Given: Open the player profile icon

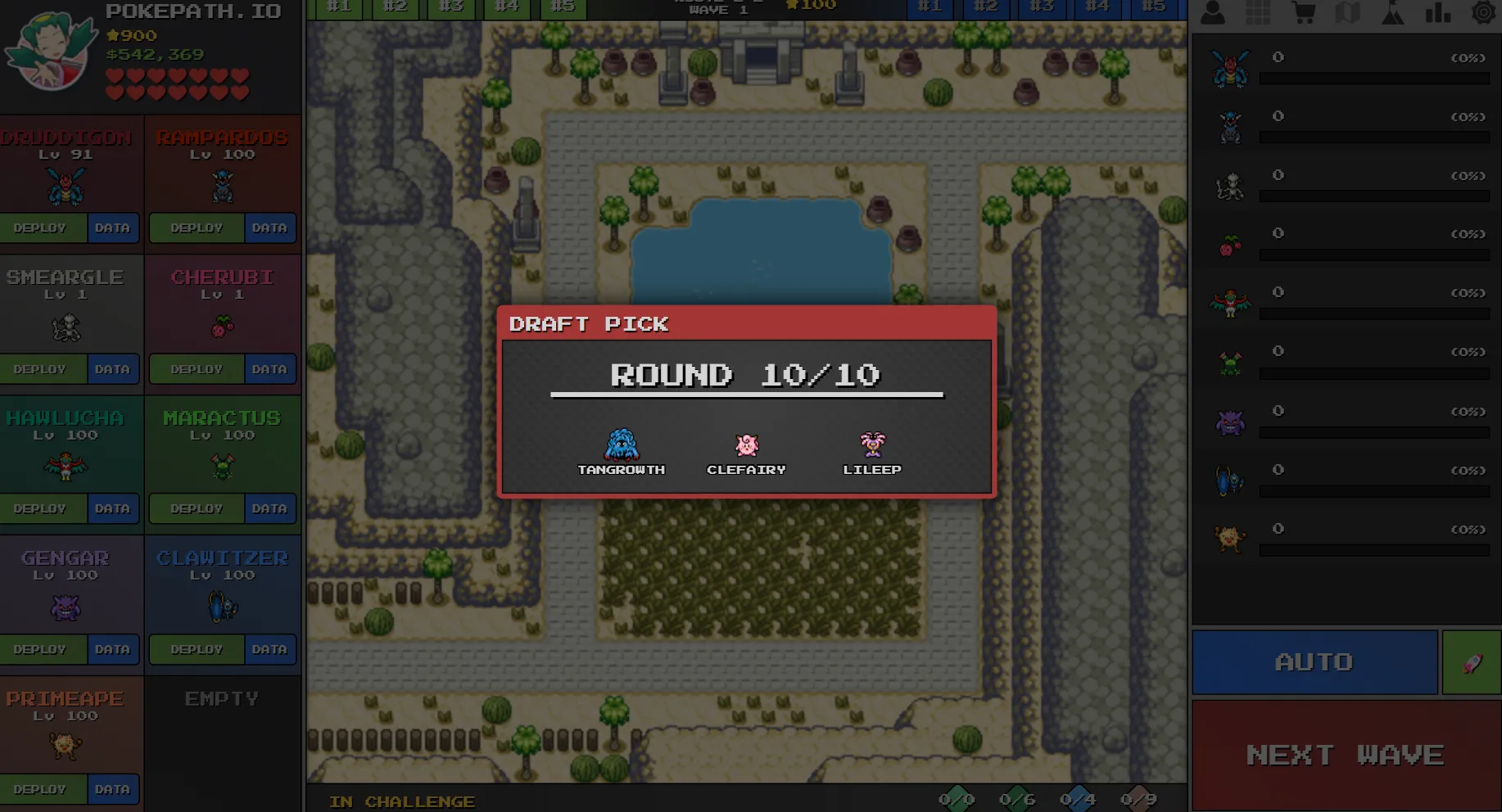Looking at the screenshot, I should coord(1213,13).
